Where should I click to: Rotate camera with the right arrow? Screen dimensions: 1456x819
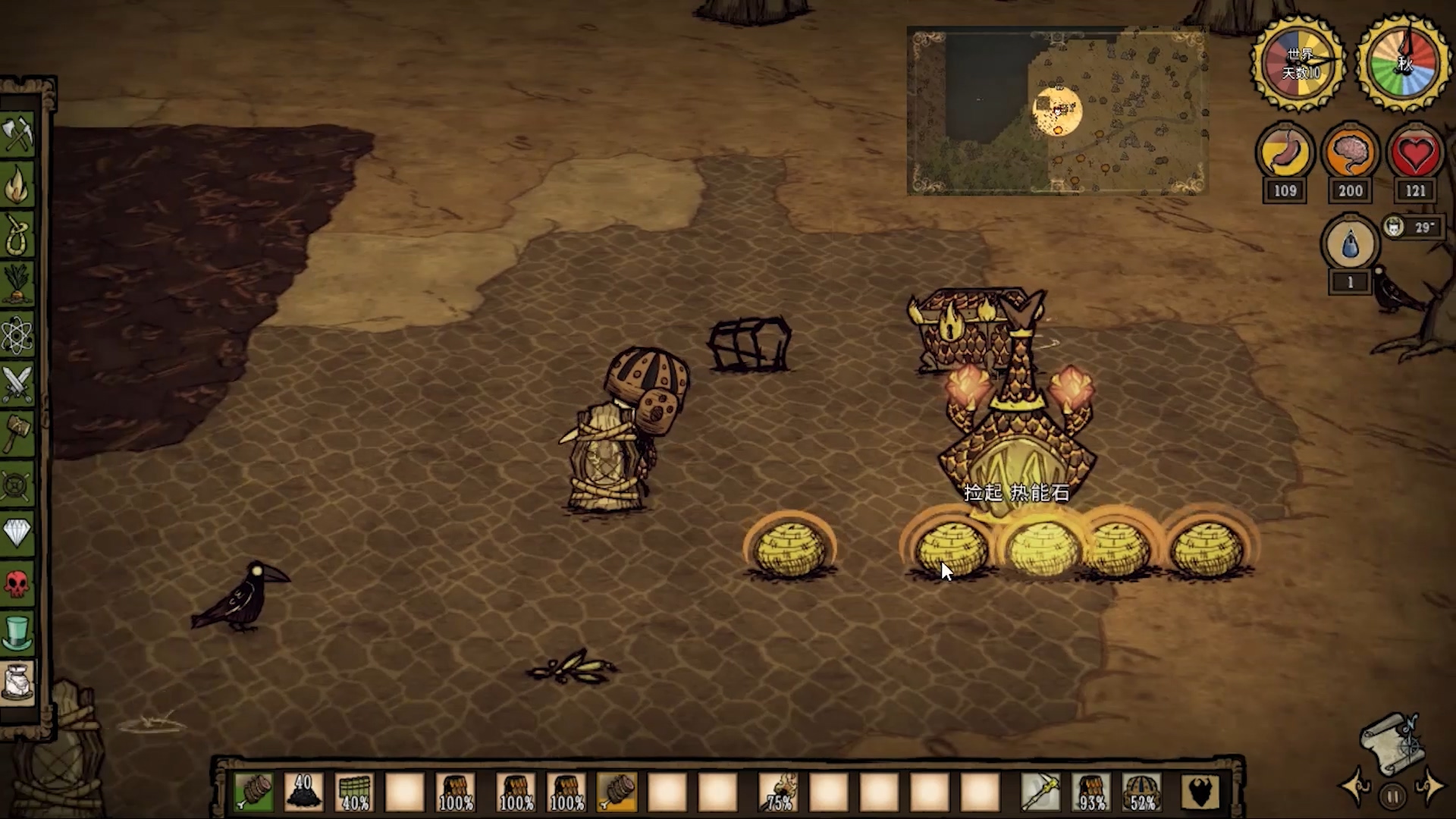(1430, 787)
